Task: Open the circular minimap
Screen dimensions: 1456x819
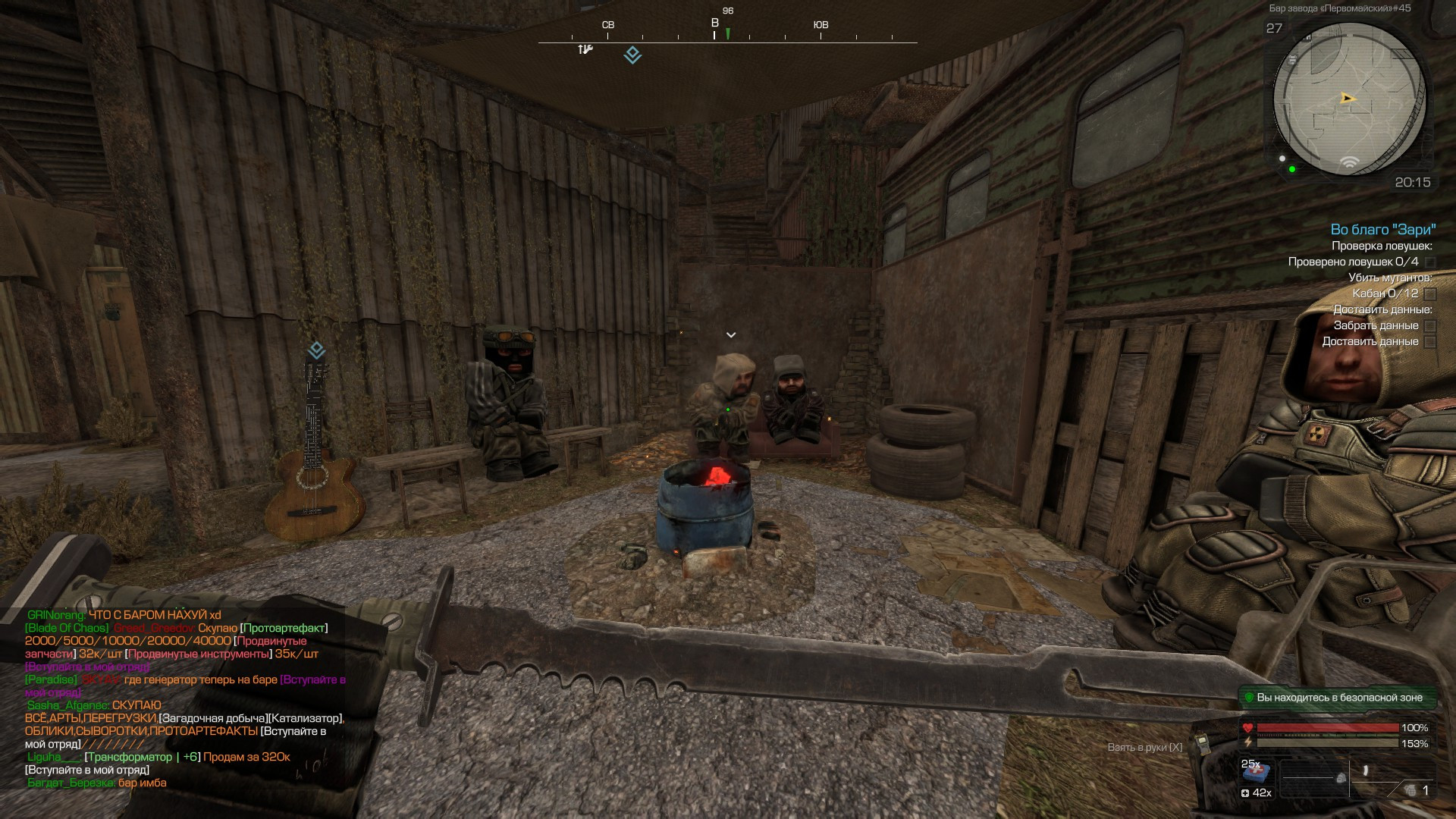Action: point(1348,99)
